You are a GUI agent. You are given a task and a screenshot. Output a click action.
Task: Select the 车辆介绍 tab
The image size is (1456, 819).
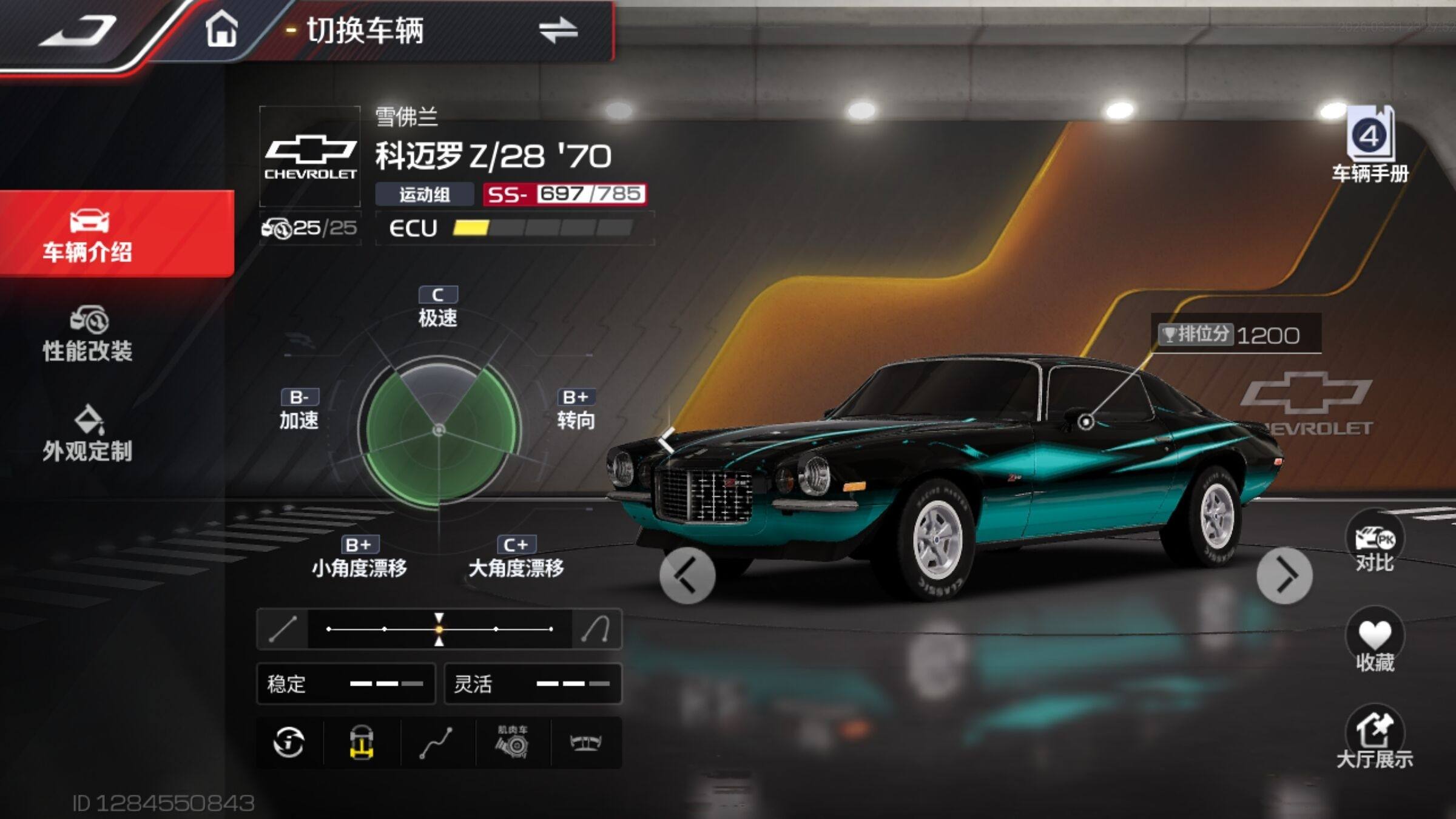pos(88,235)
